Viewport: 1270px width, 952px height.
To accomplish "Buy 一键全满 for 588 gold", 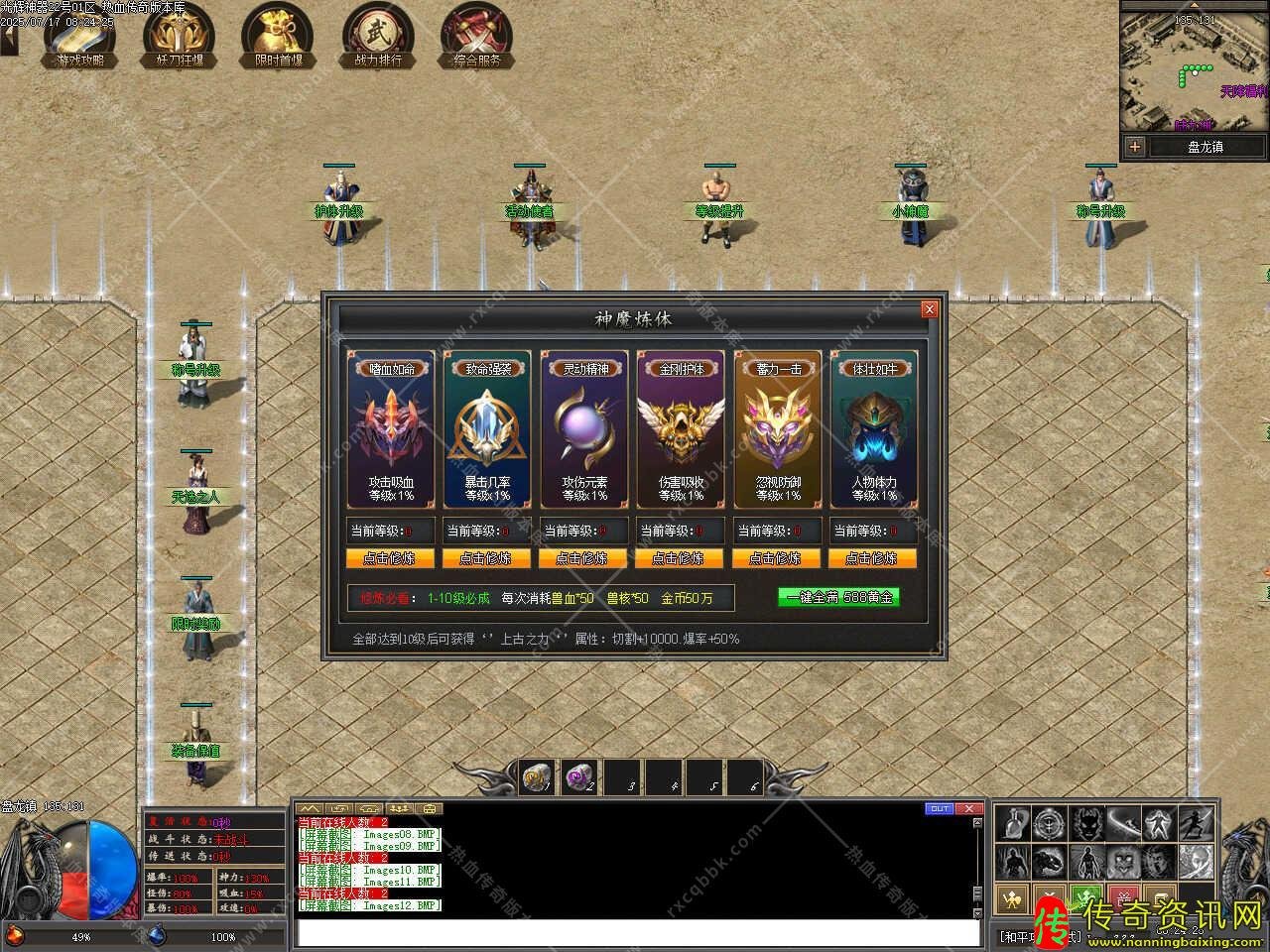I will [838, 597].
